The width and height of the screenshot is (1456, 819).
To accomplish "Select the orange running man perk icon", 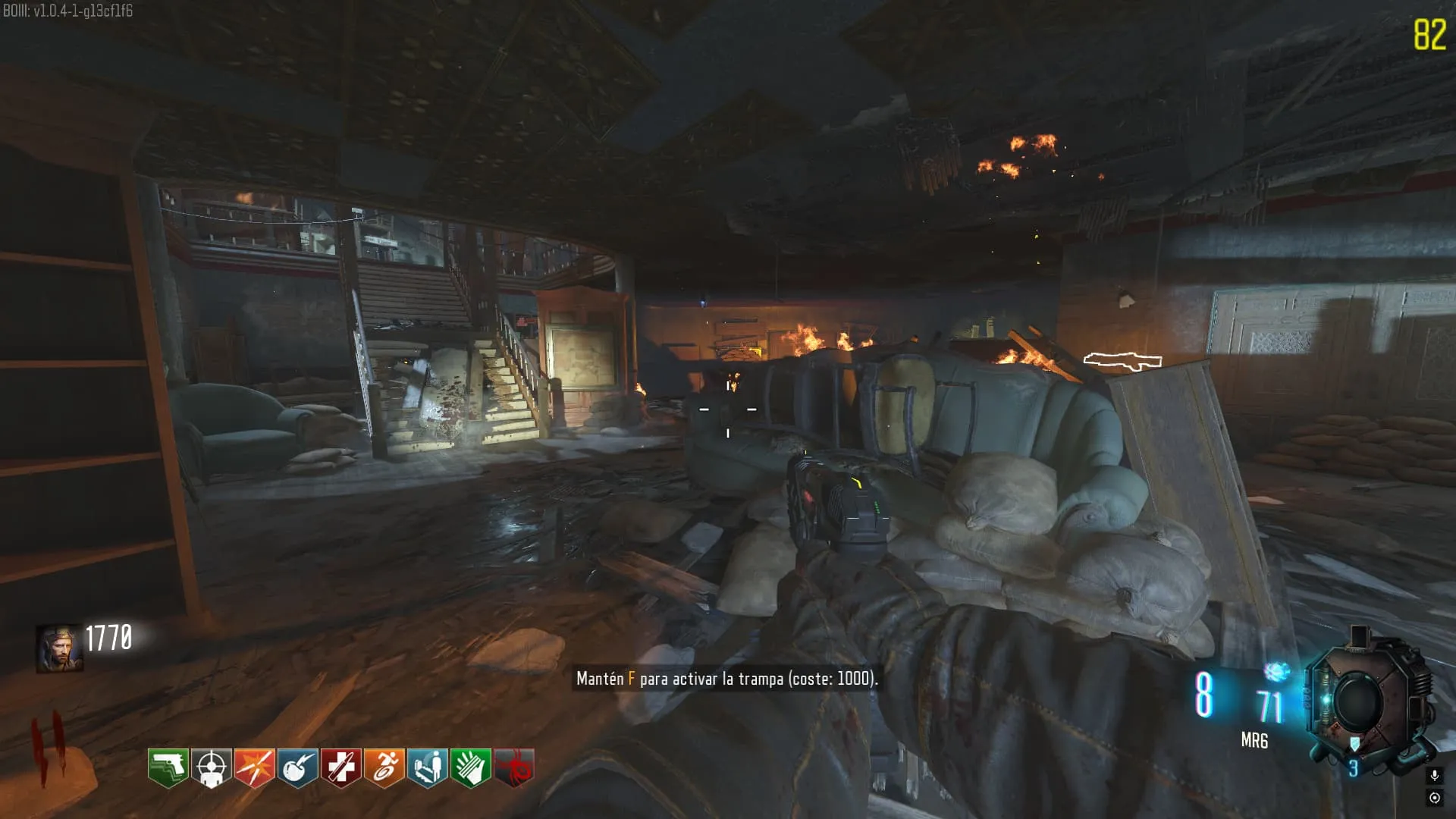I will (384, 767).
